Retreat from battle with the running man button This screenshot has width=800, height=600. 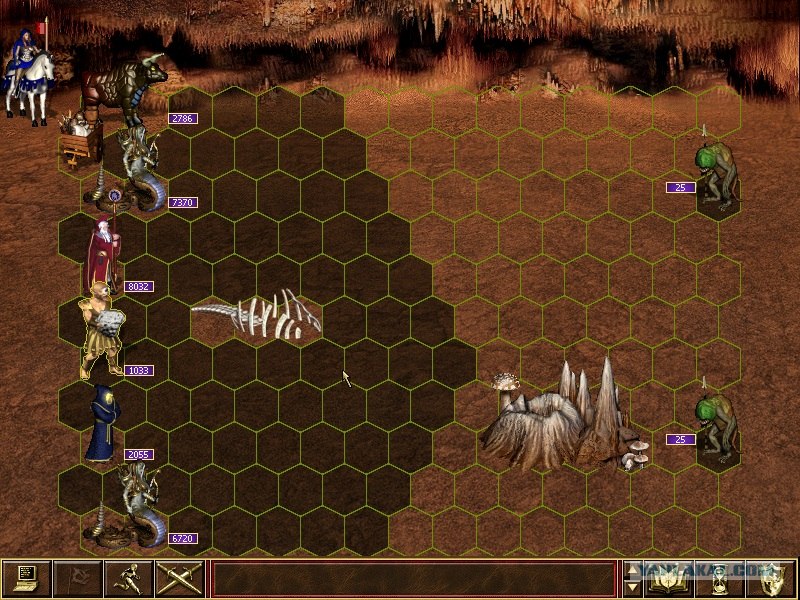point(128,578)
